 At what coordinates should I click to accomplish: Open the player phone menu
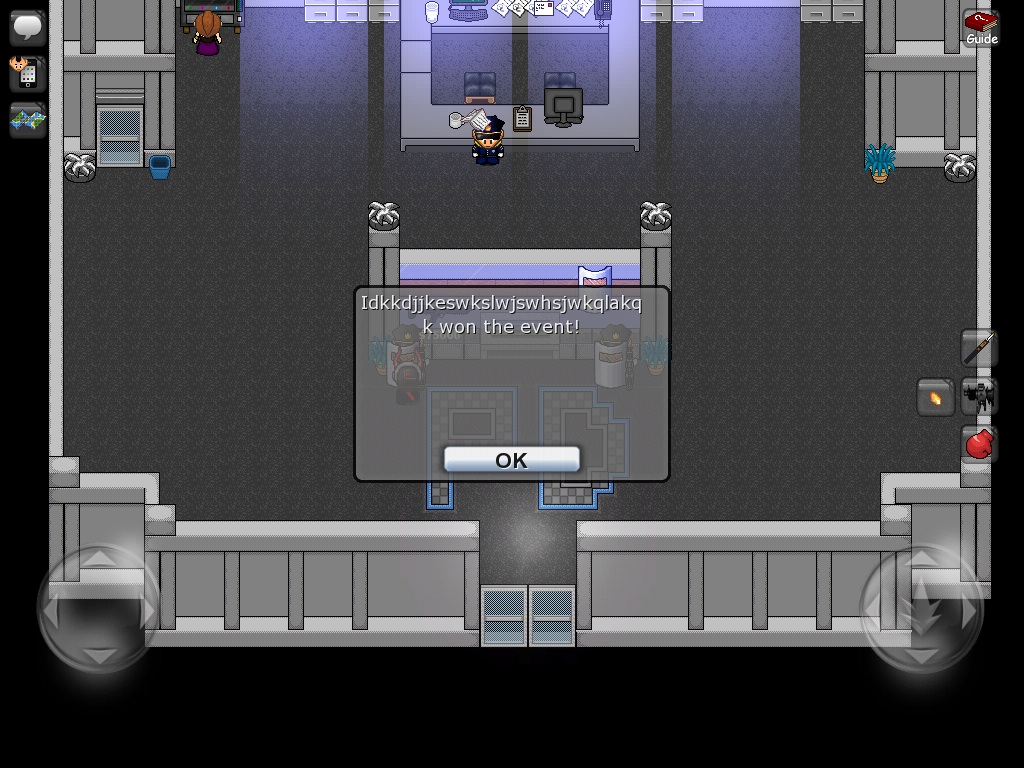pyautogui.click(x=27, y=73)
